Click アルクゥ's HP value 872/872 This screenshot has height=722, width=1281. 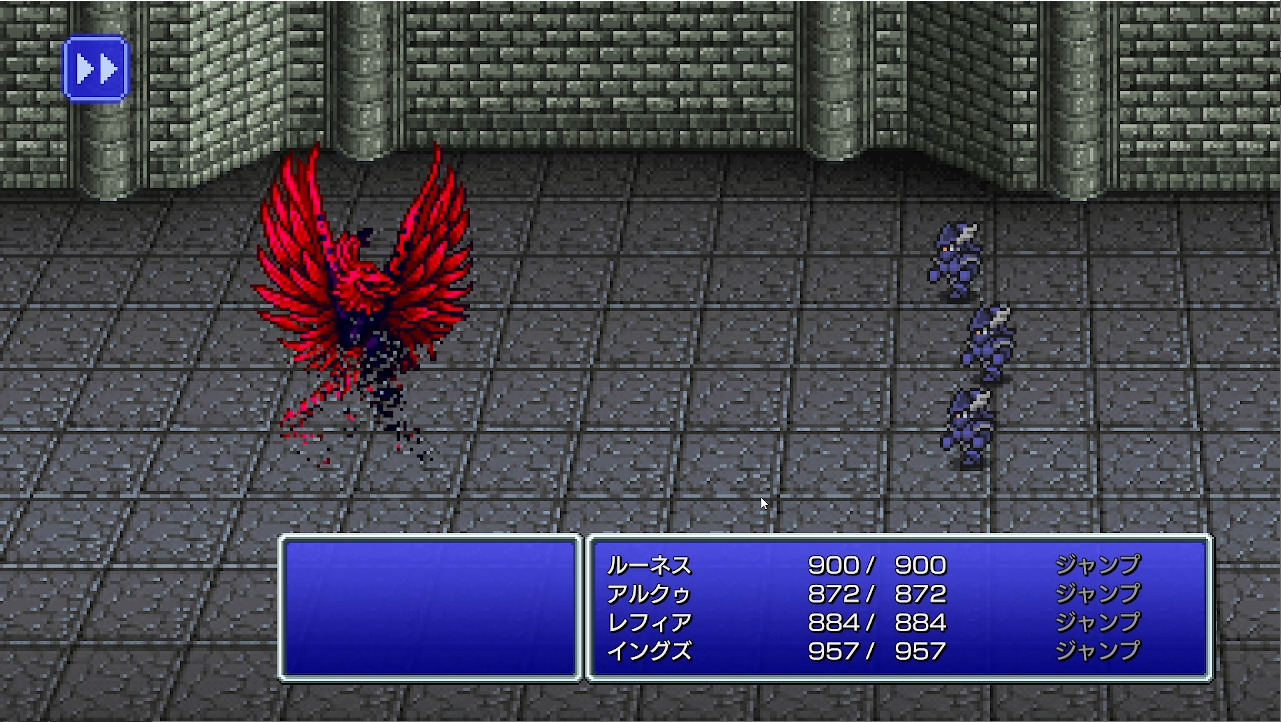877,592
